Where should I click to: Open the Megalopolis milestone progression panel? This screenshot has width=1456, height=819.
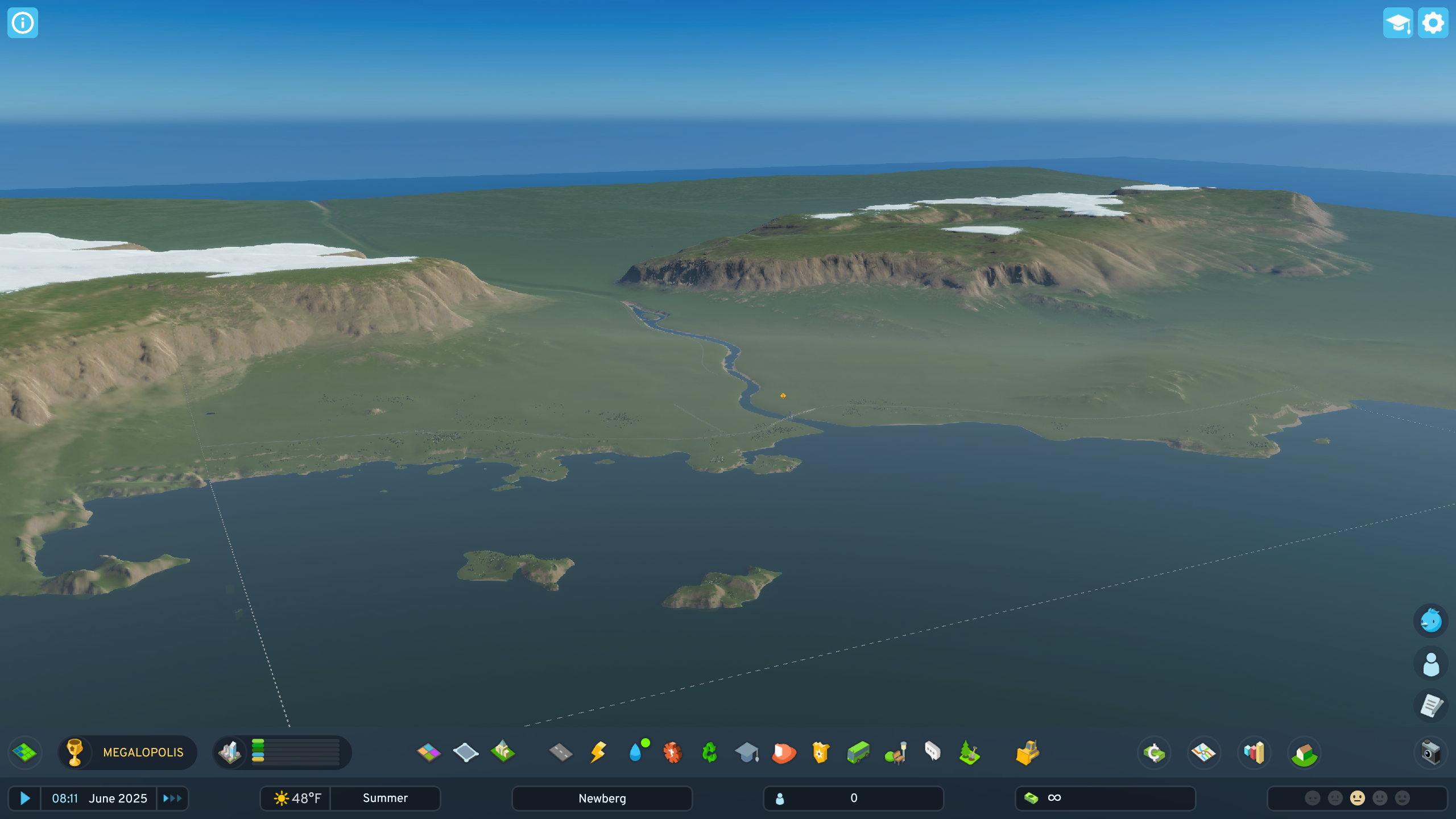tap(128, 752)
